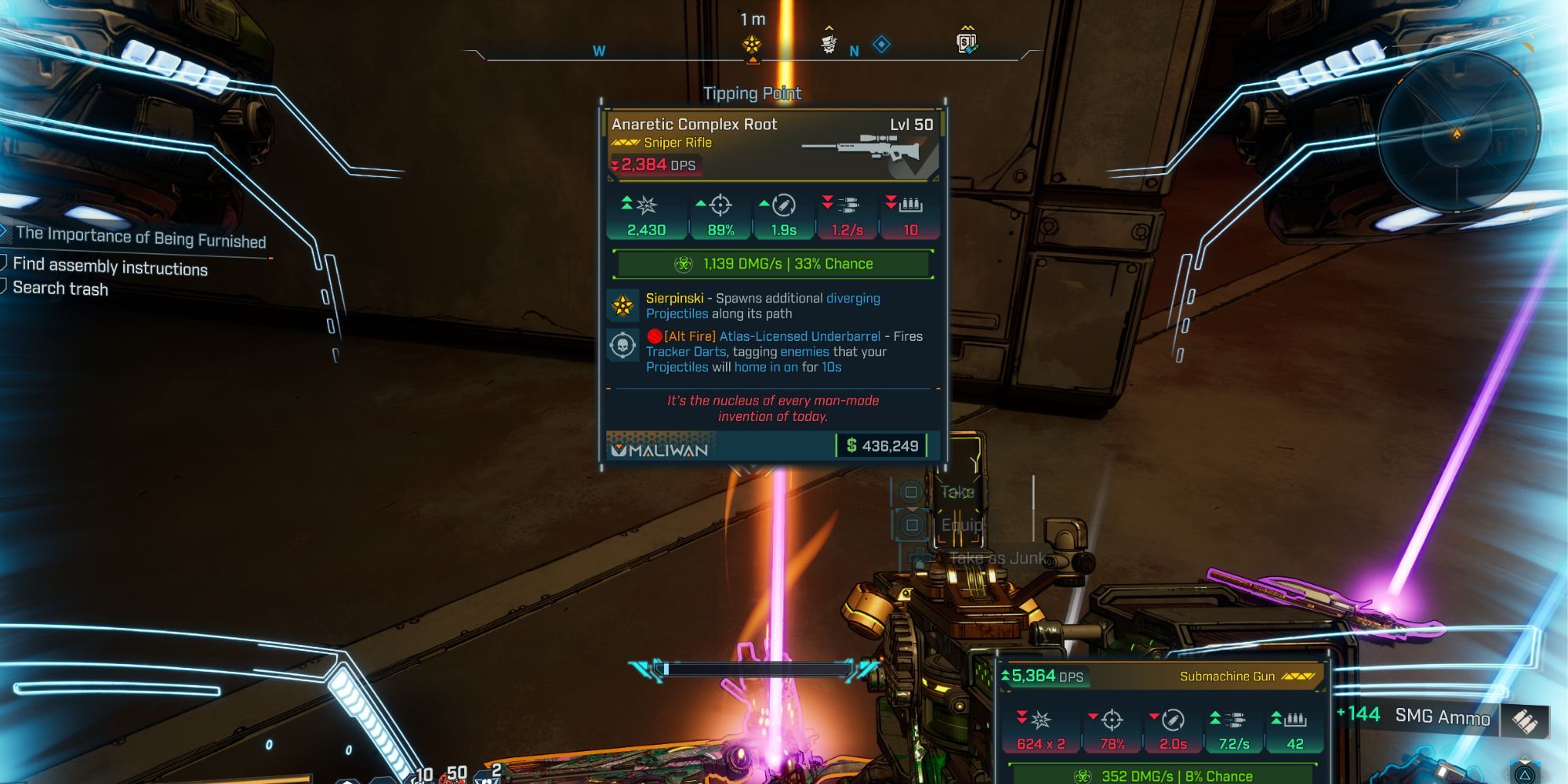Open the circular minimap
Screen dimensions: 1568x784
[x=1457, y=133]
